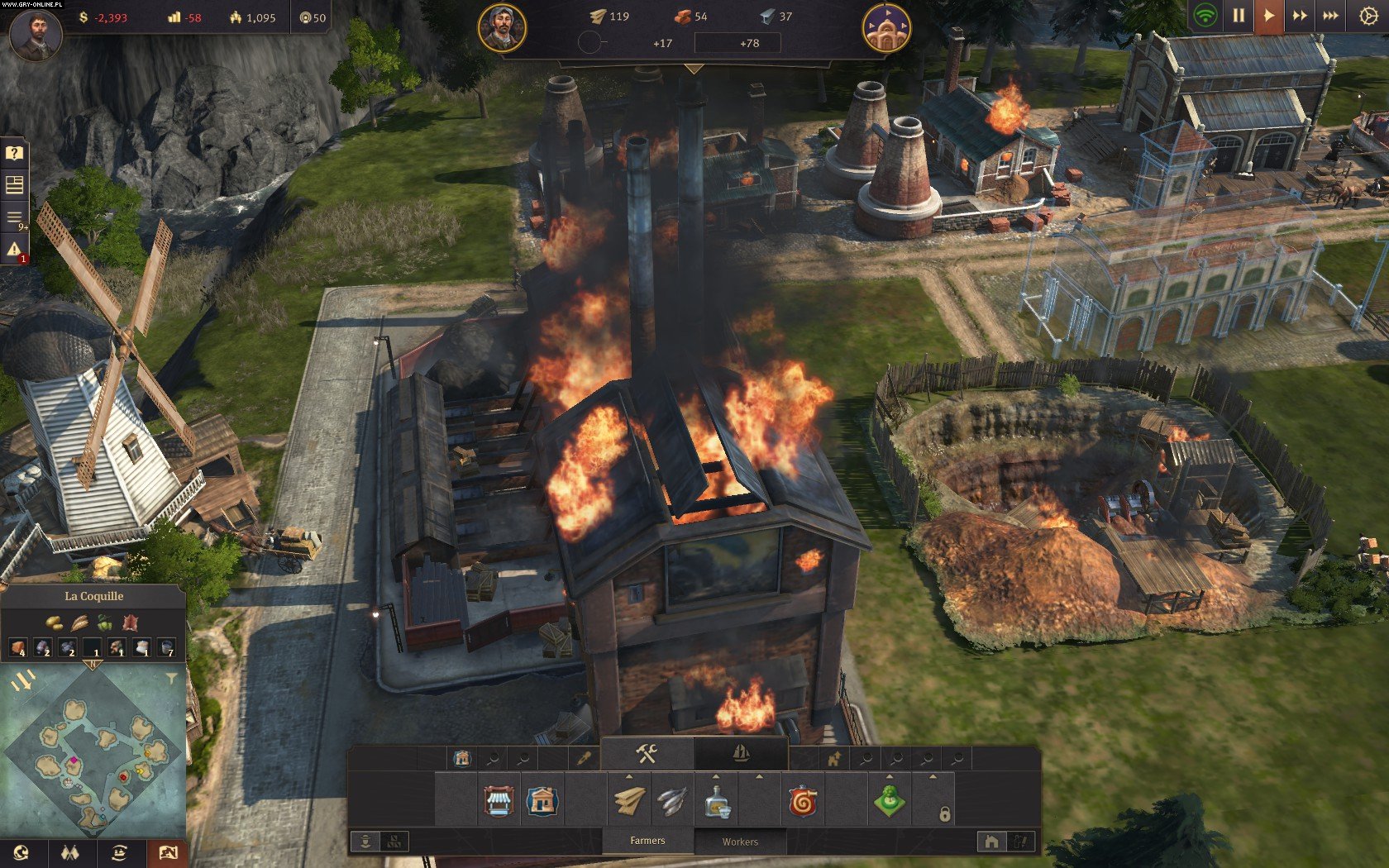Select the fish production icon
This screenshot has height=868, width=1389.
point(673,800)
